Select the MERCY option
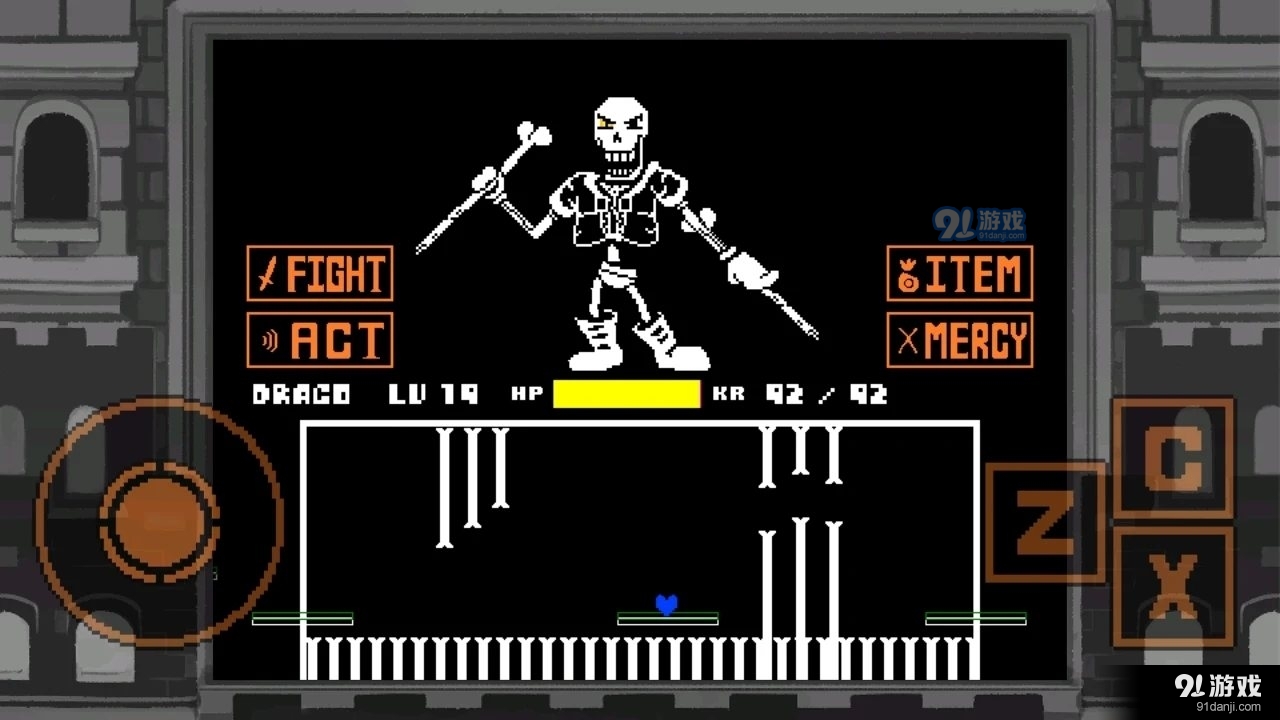The image size is (1280, 720). (x=960, y=340)
